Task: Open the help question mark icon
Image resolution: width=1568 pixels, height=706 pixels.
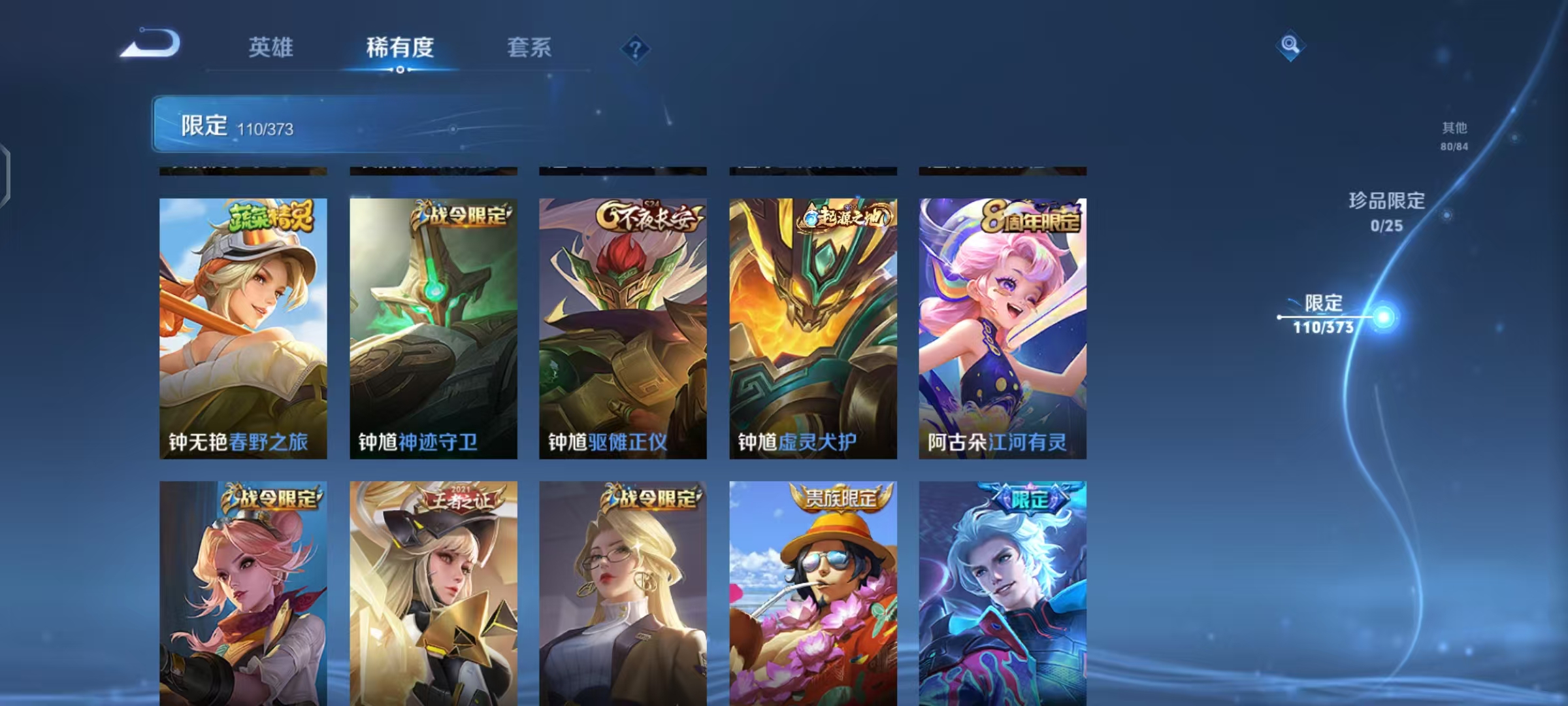Action: click(636, 50)
